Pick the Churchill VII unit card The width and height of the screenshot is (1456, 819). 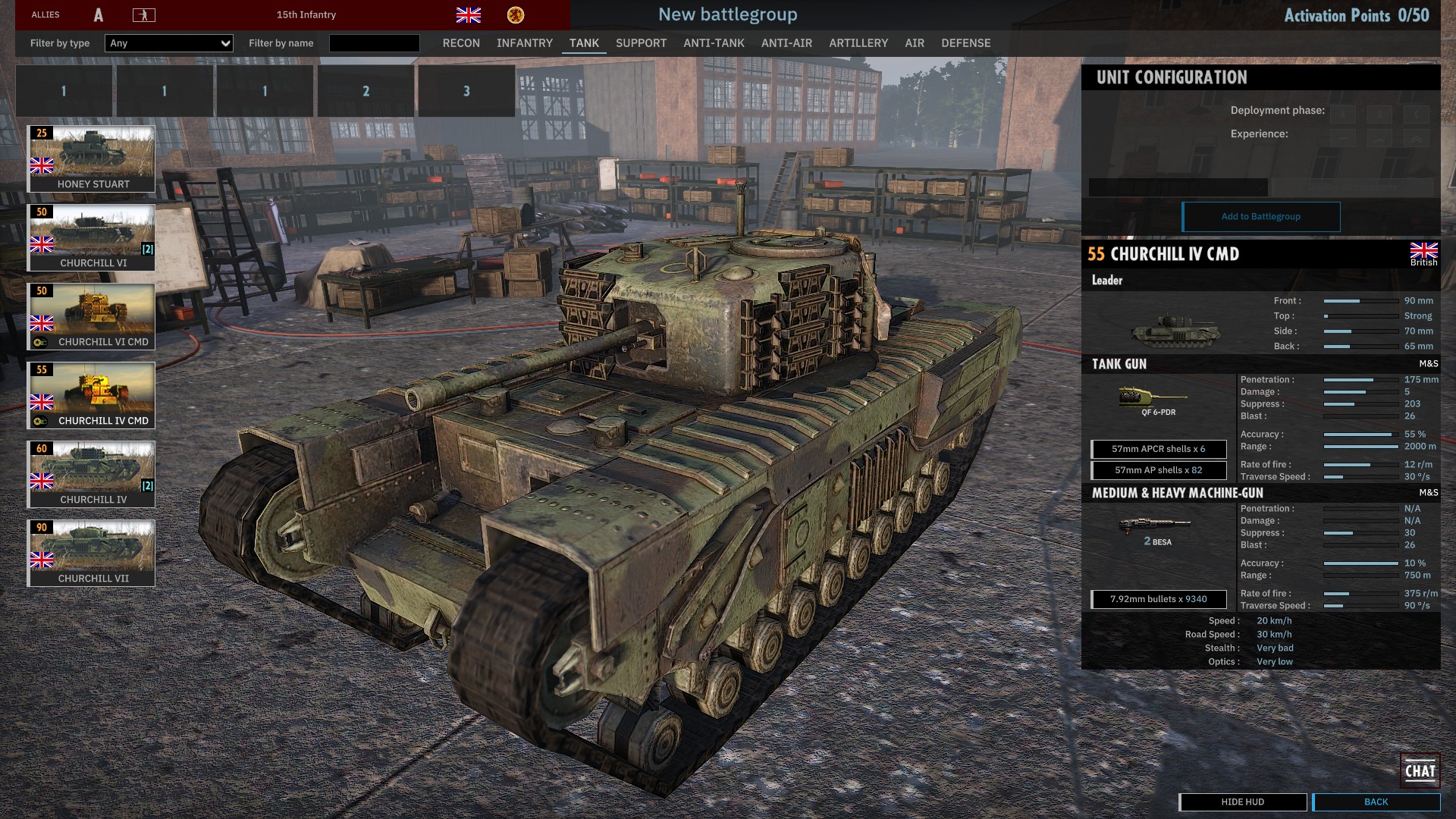(x=91, y=553)
